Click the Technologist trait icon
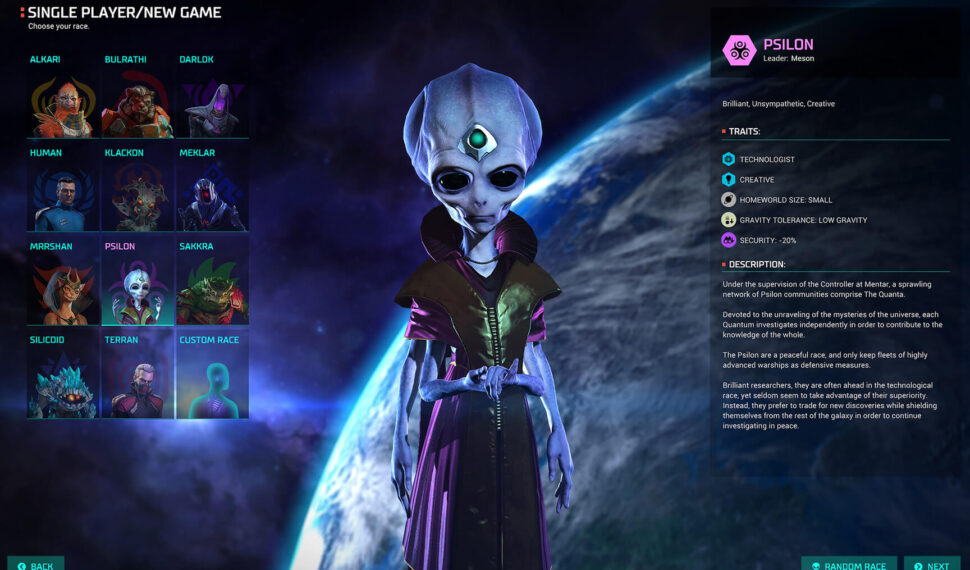The width and height of the screenshot is (970, 570). coord(729,159)
